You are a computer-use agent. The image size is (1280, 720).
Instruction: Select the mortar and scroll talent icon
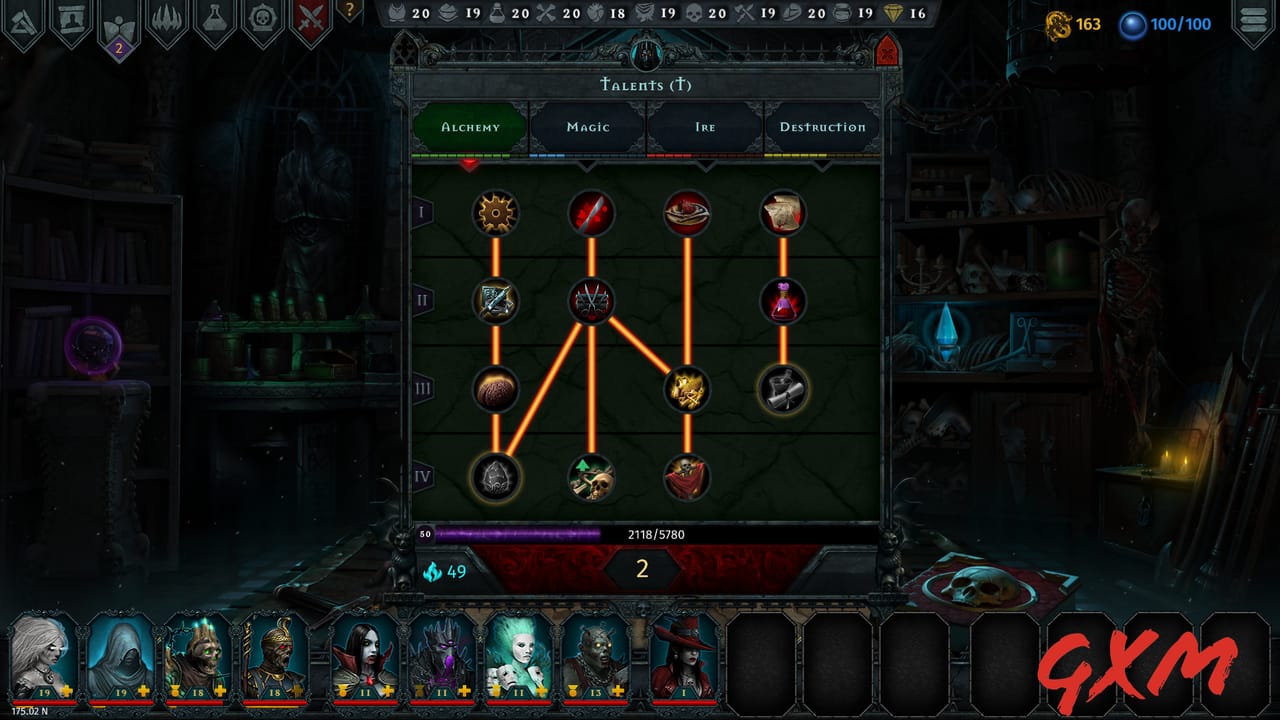782,390
